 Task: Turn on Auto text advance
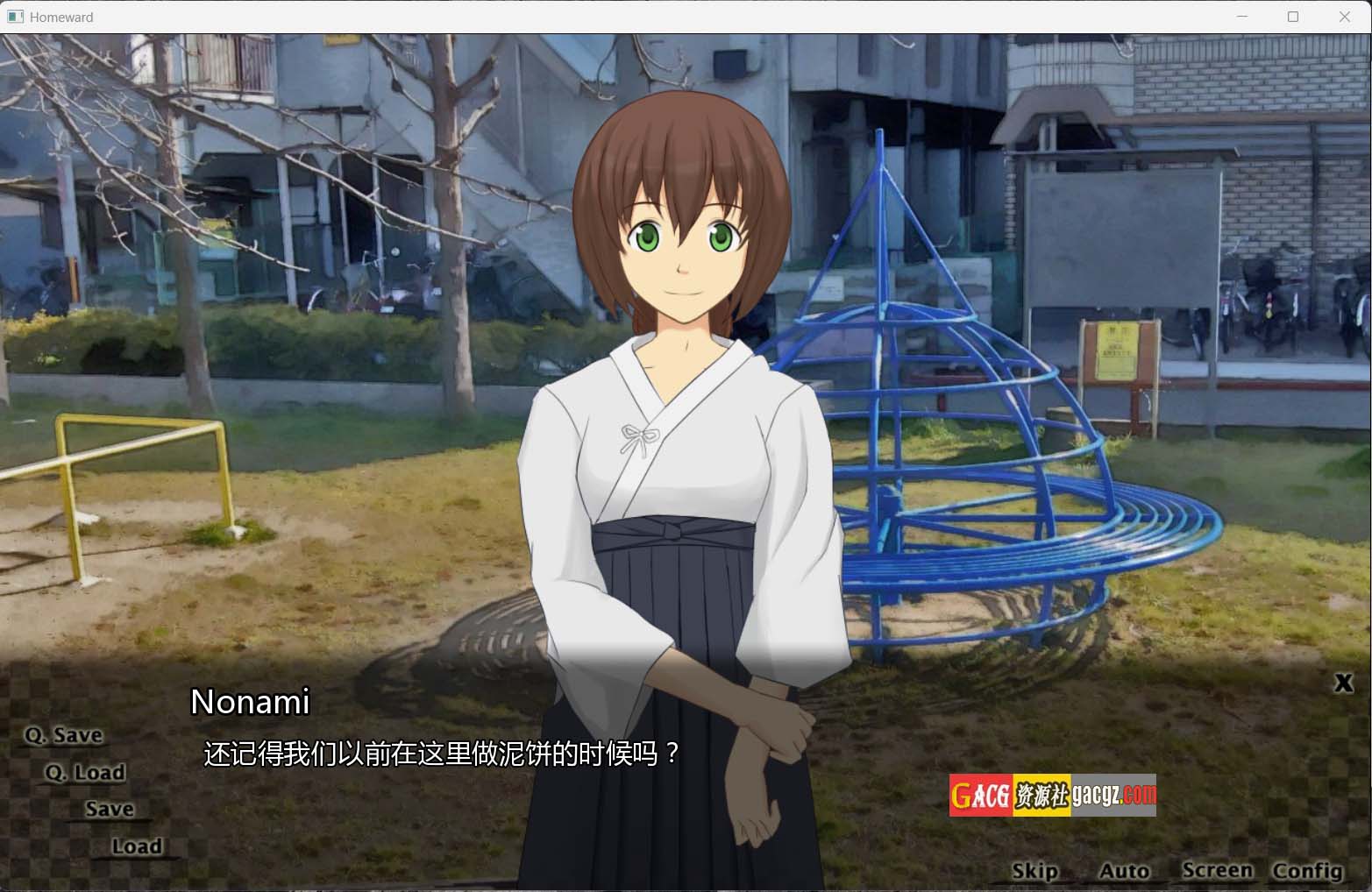[x=1124, y=870]
